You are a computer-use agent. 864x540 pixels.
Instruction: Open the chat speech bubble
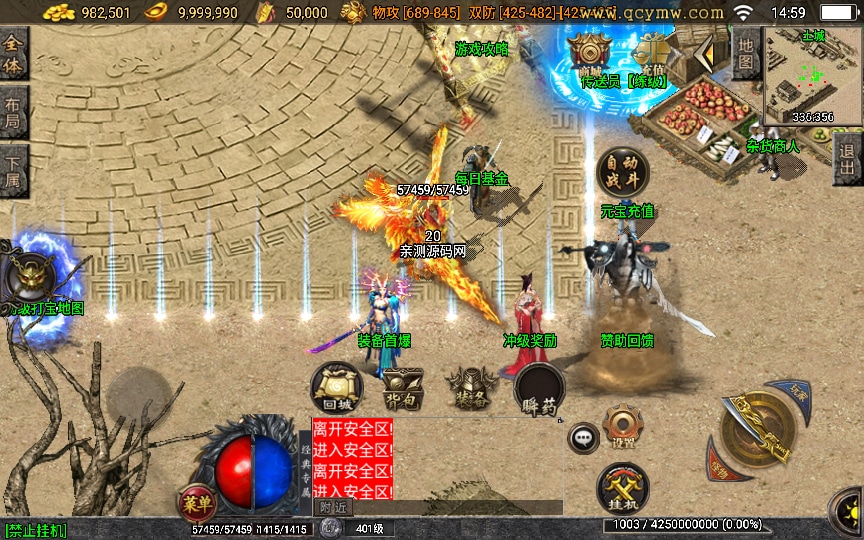tap(583, 437)
